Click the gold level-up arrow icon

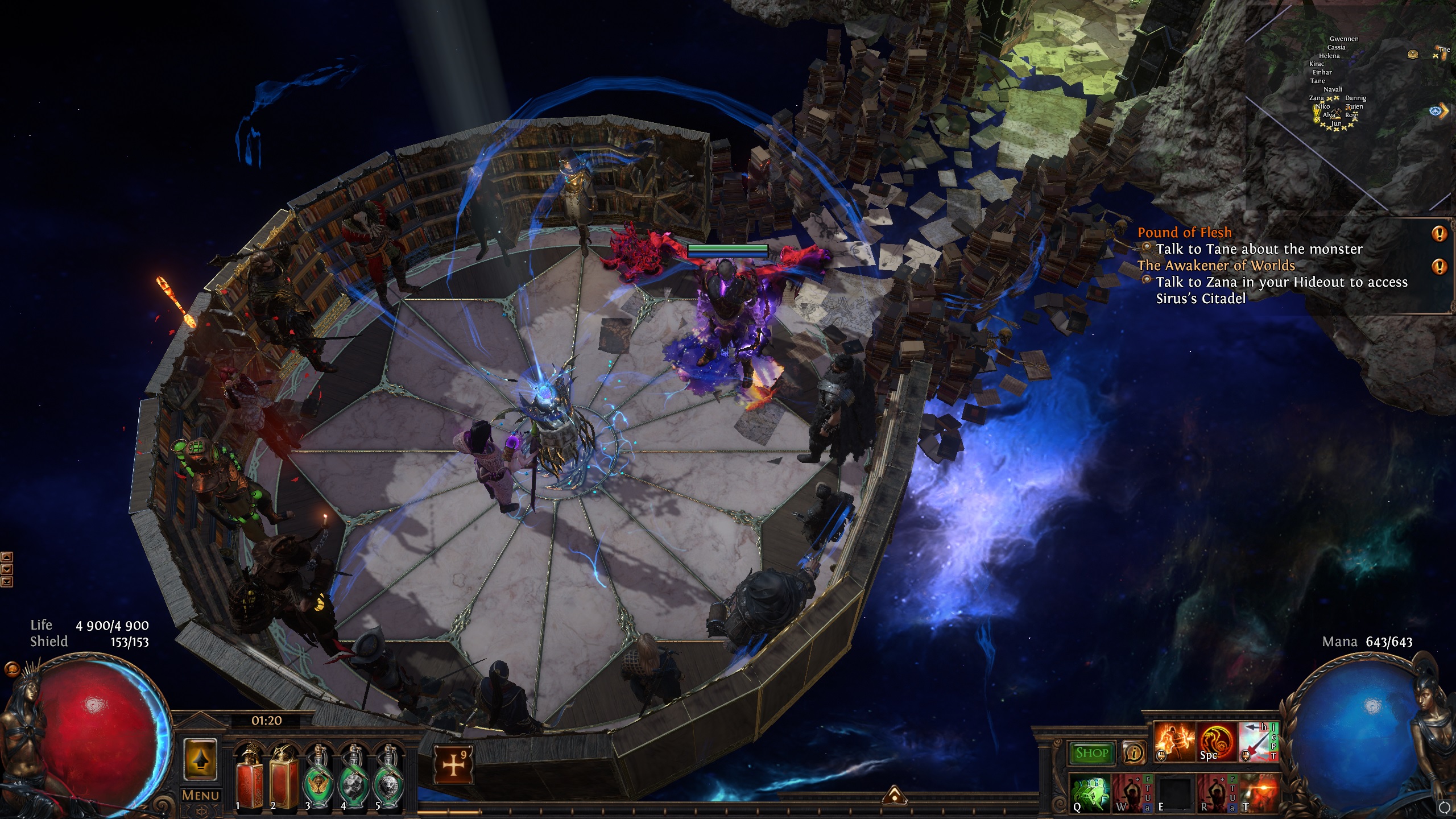[200, 760]
